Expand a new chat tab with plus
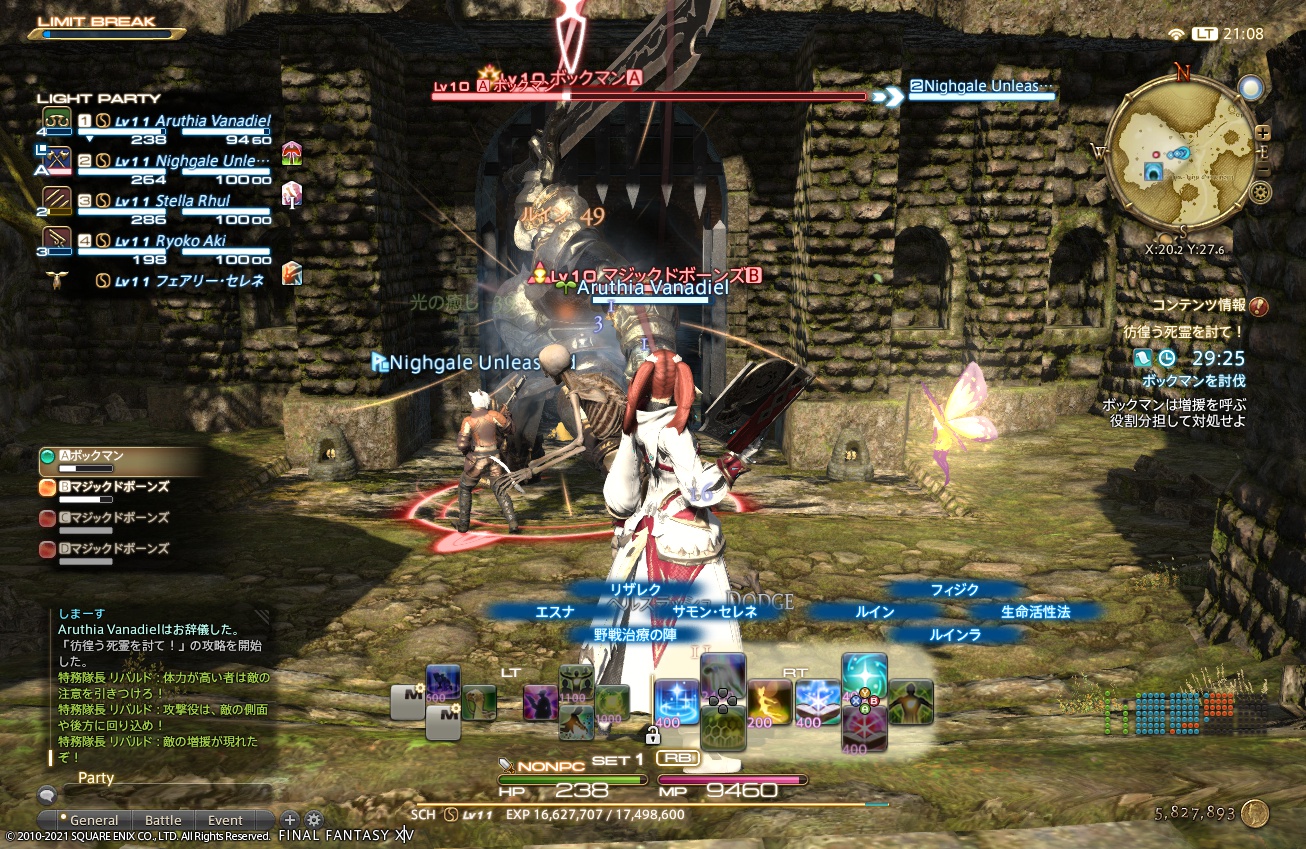1306x849 pixels. (x=289, y=819)
